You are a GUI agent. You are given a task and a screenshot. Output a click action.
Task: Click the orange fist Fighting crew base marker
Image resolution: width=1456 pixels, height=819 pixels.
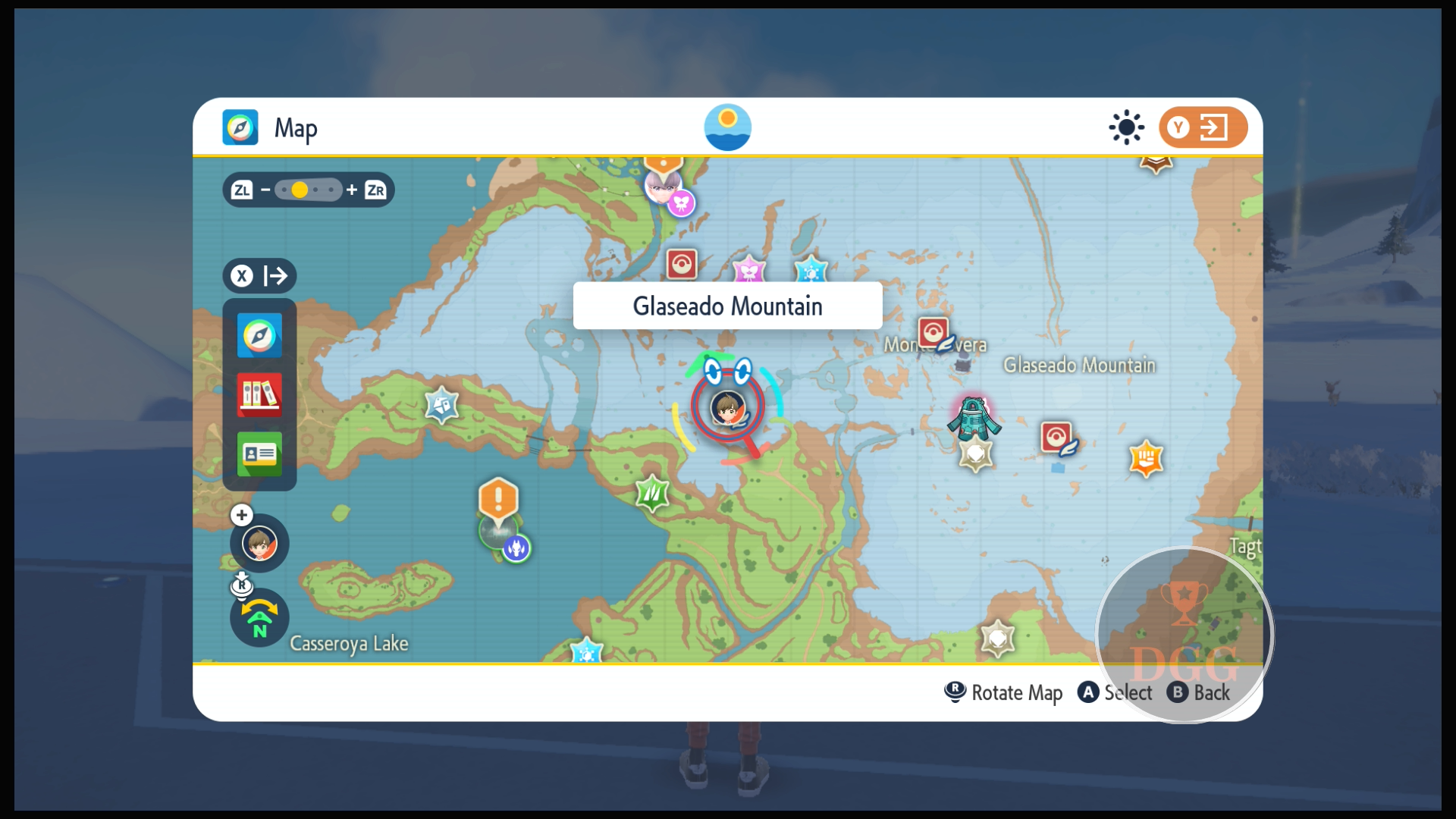point(1146,458)
